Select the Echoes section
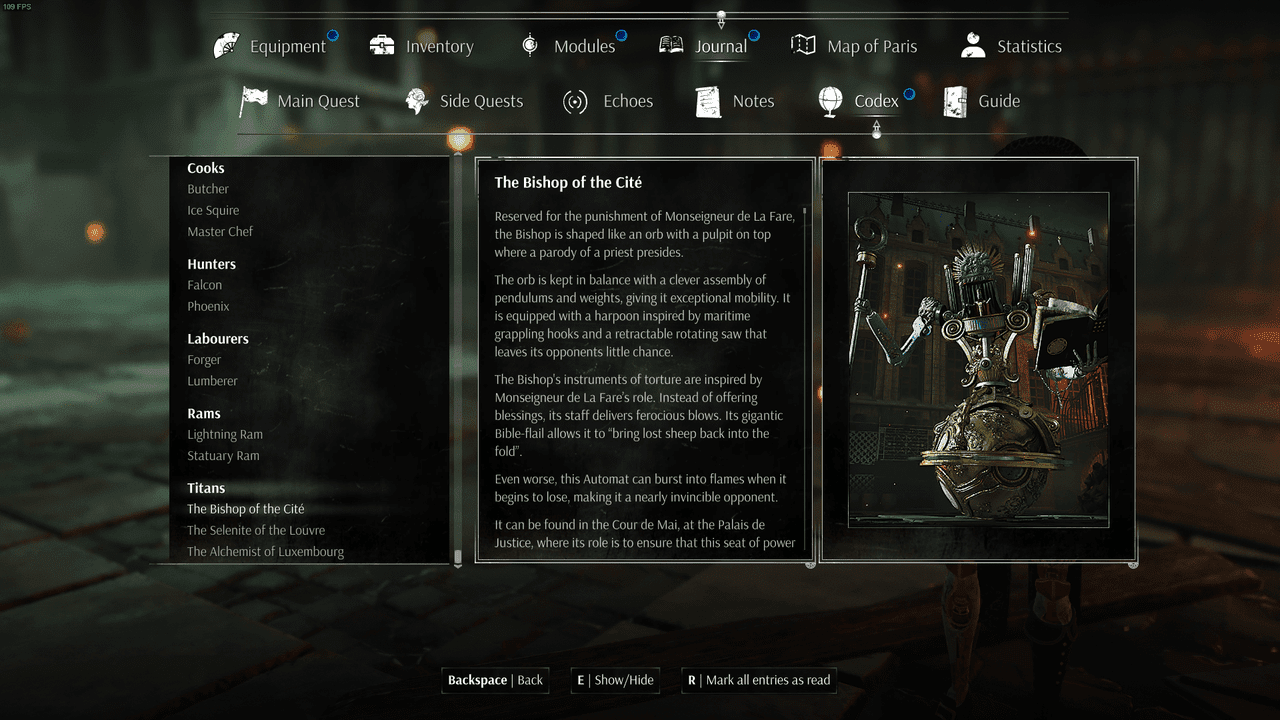 [x=608, y=101]
